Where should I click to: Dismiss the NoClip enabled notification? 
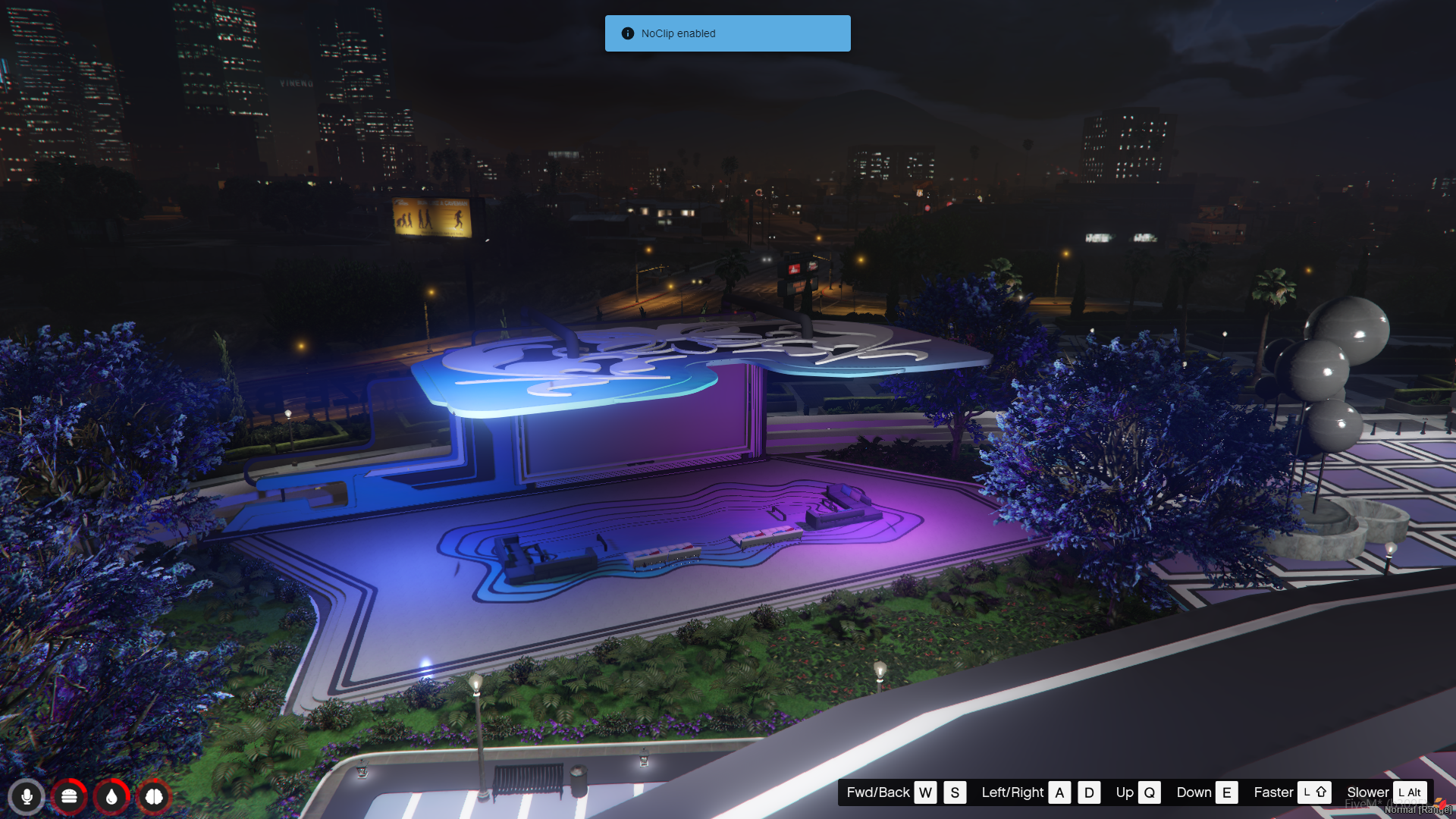(727, 33)
